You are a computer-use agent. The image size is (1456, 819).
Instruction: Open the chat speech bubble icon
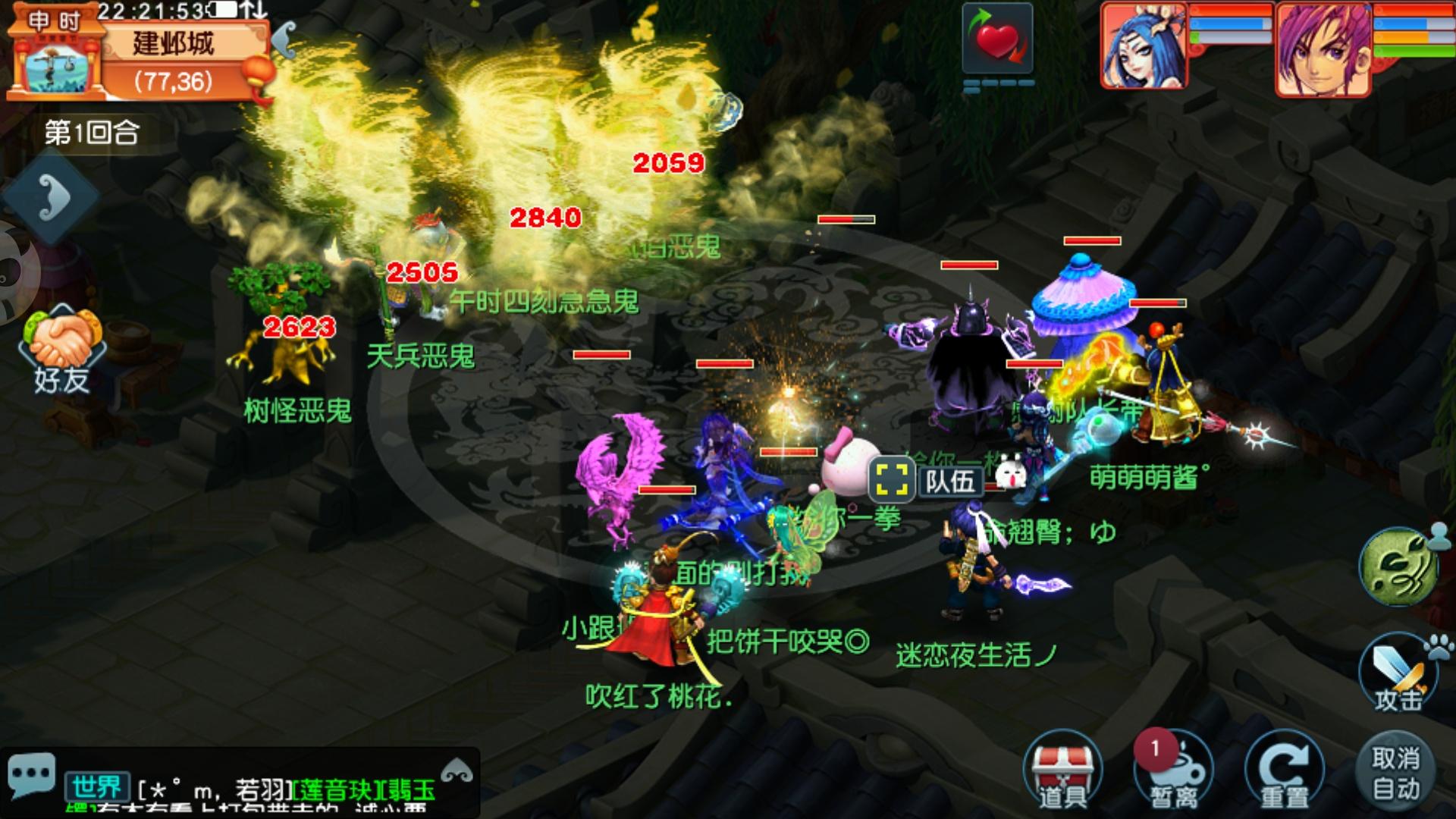(x=31, y=773)
